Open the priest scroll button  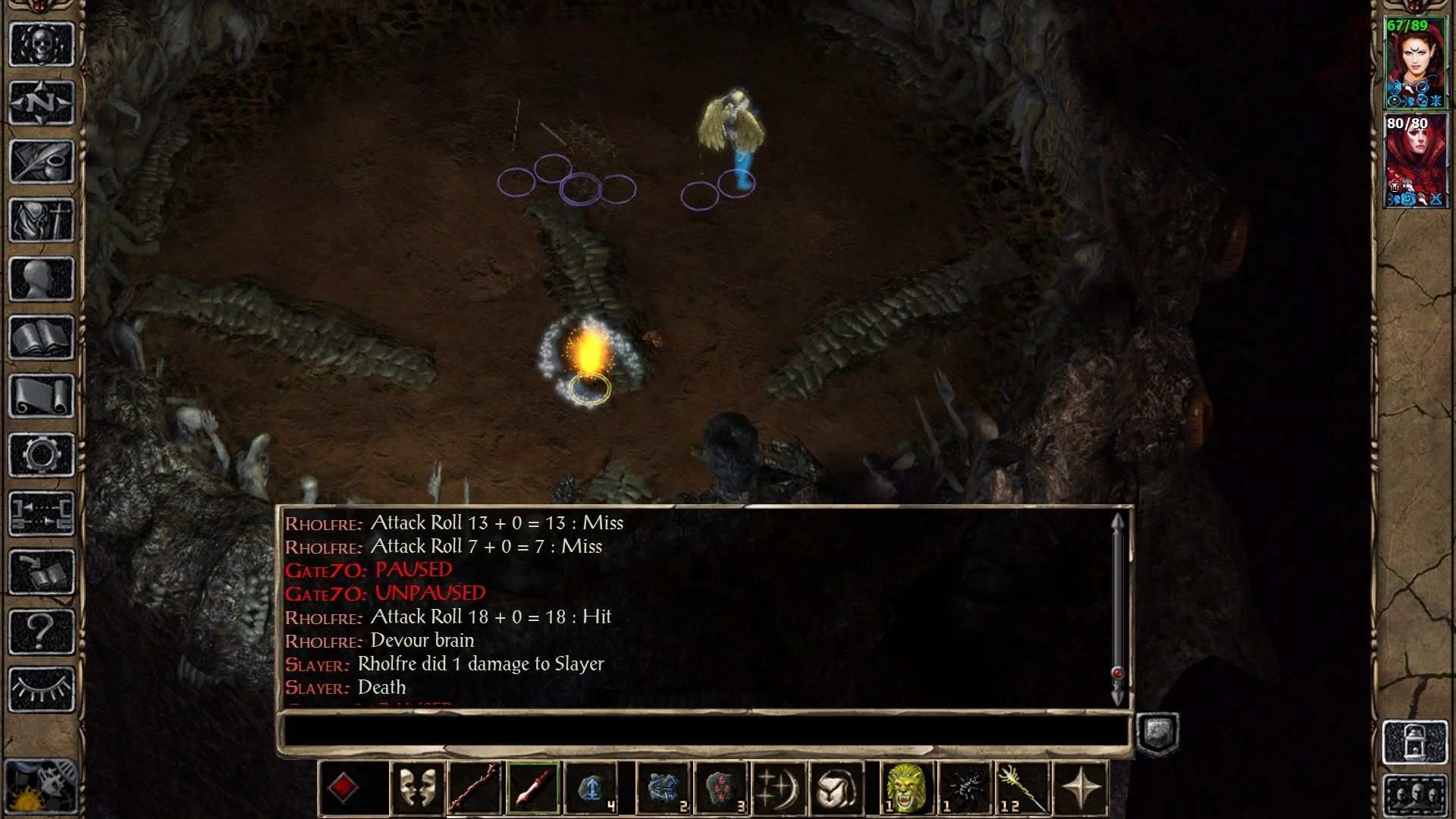[42, 396]
